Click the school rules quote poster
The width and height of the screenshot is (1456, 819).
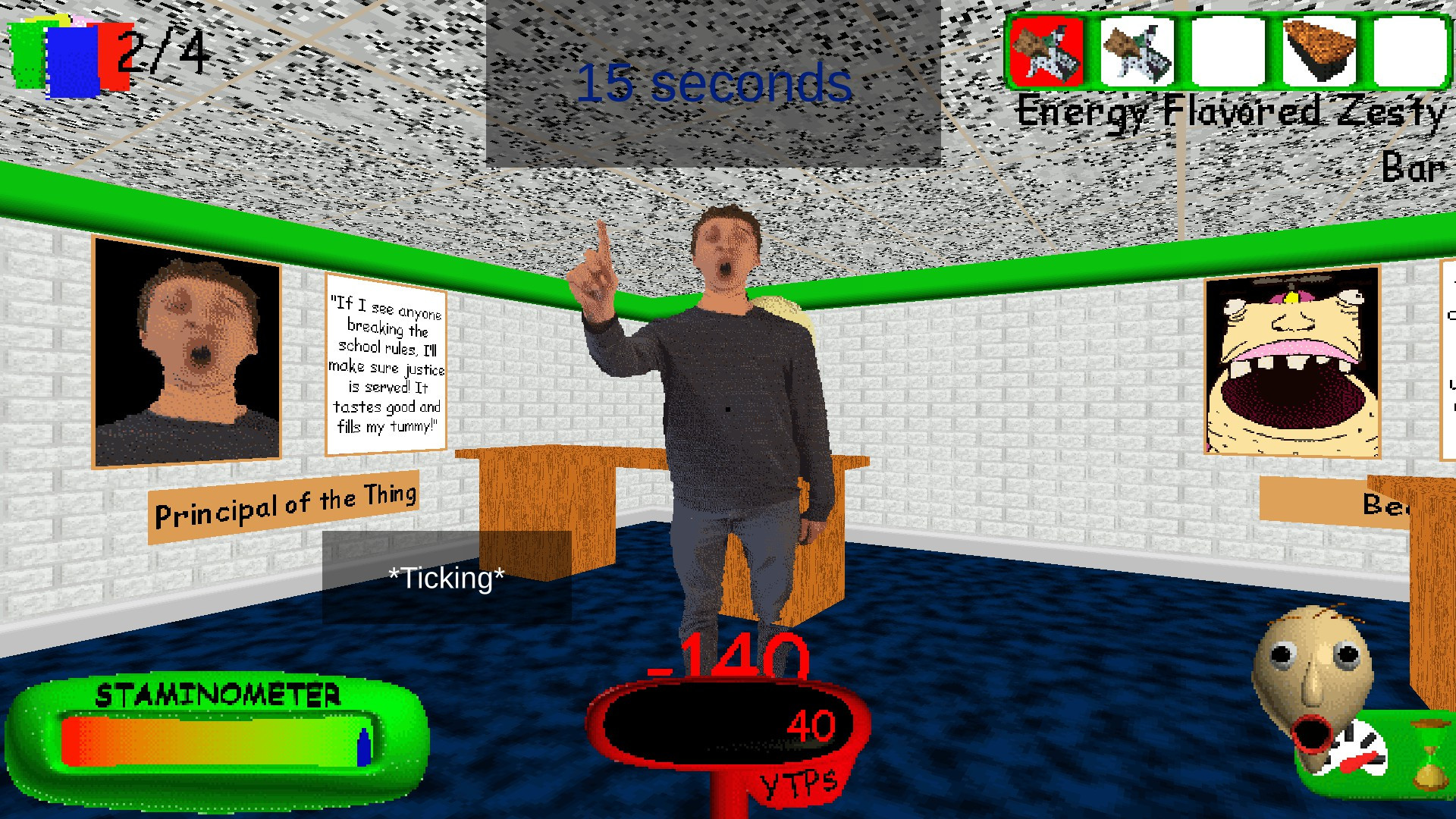tap(387, 362)
